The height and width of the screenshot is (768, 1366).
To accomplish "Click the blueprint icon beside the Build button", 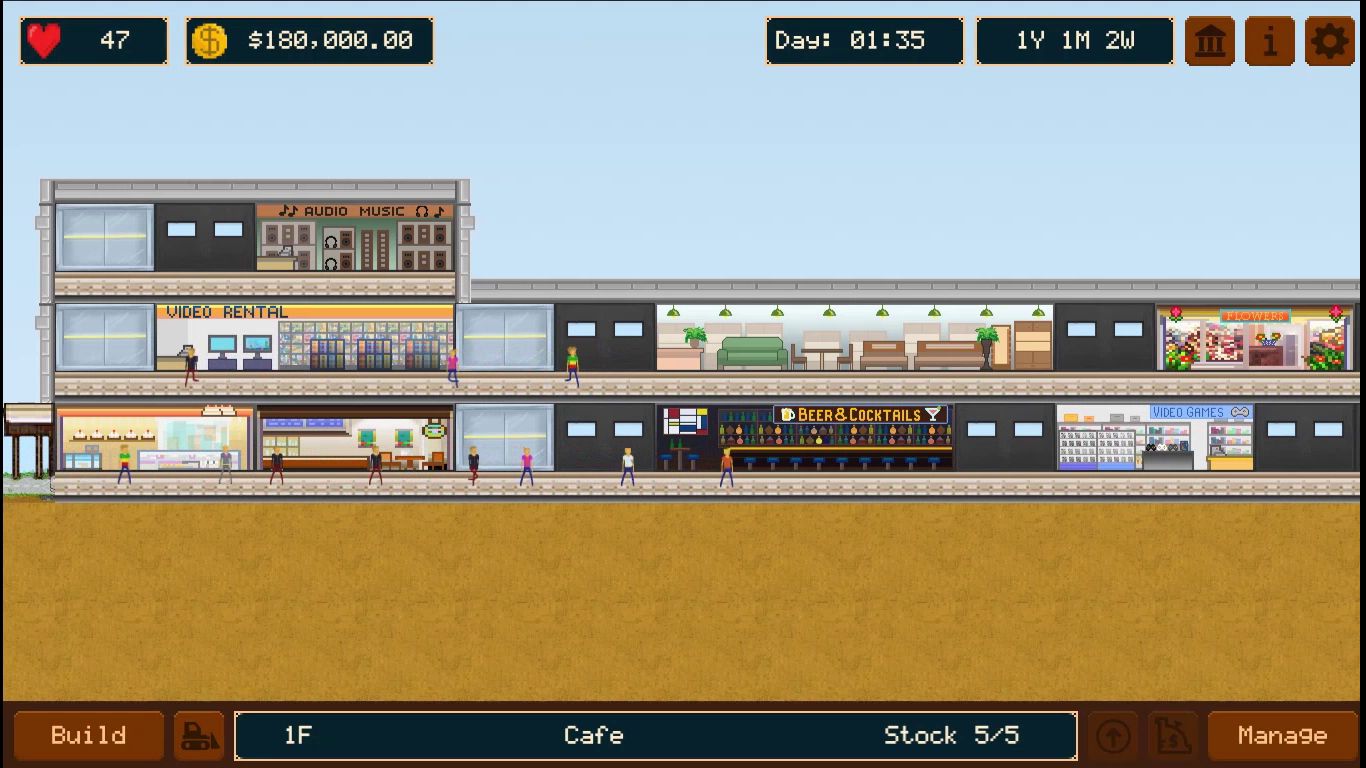I will tap(199, 735).
